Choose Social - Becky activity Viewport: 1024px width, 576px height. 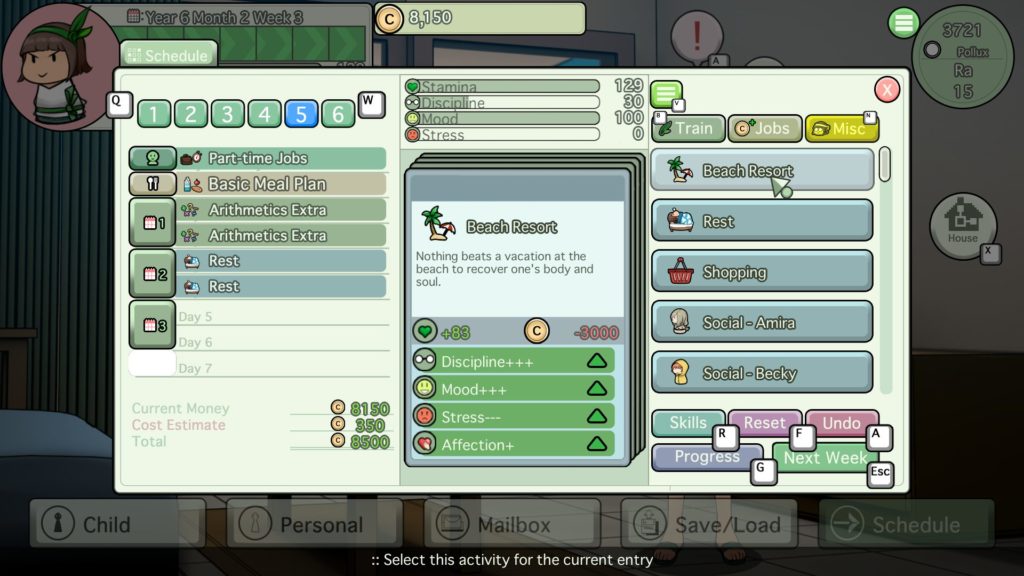point(762,373)
